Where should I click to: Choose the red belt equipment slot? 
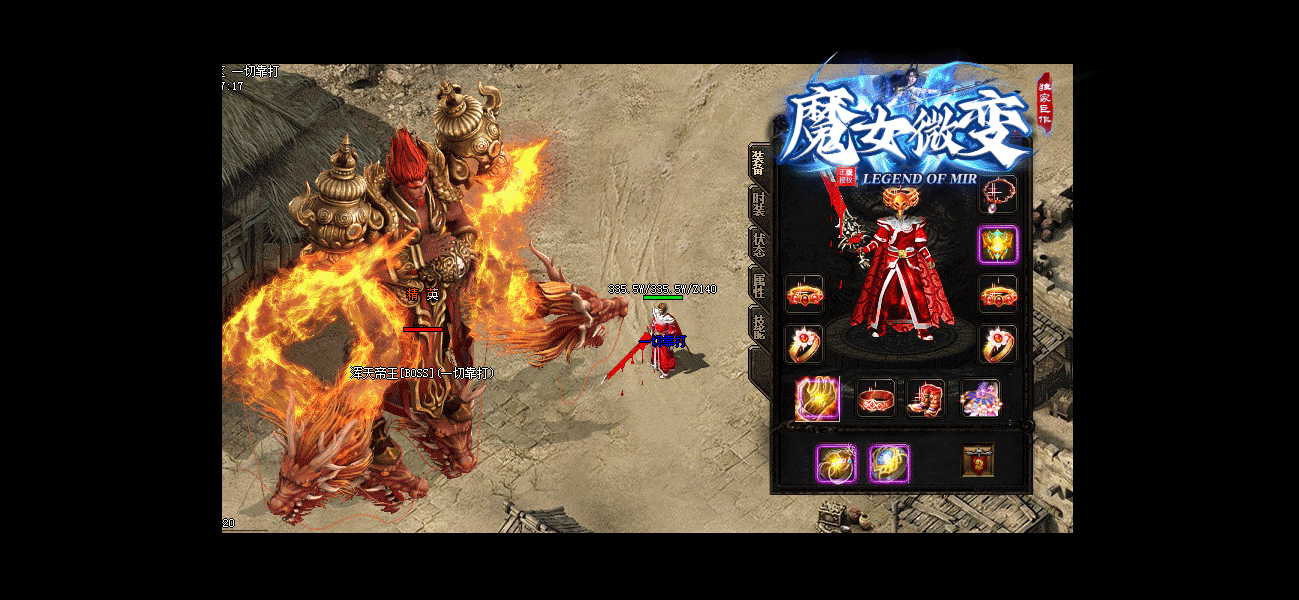click(x=876, y=398)
